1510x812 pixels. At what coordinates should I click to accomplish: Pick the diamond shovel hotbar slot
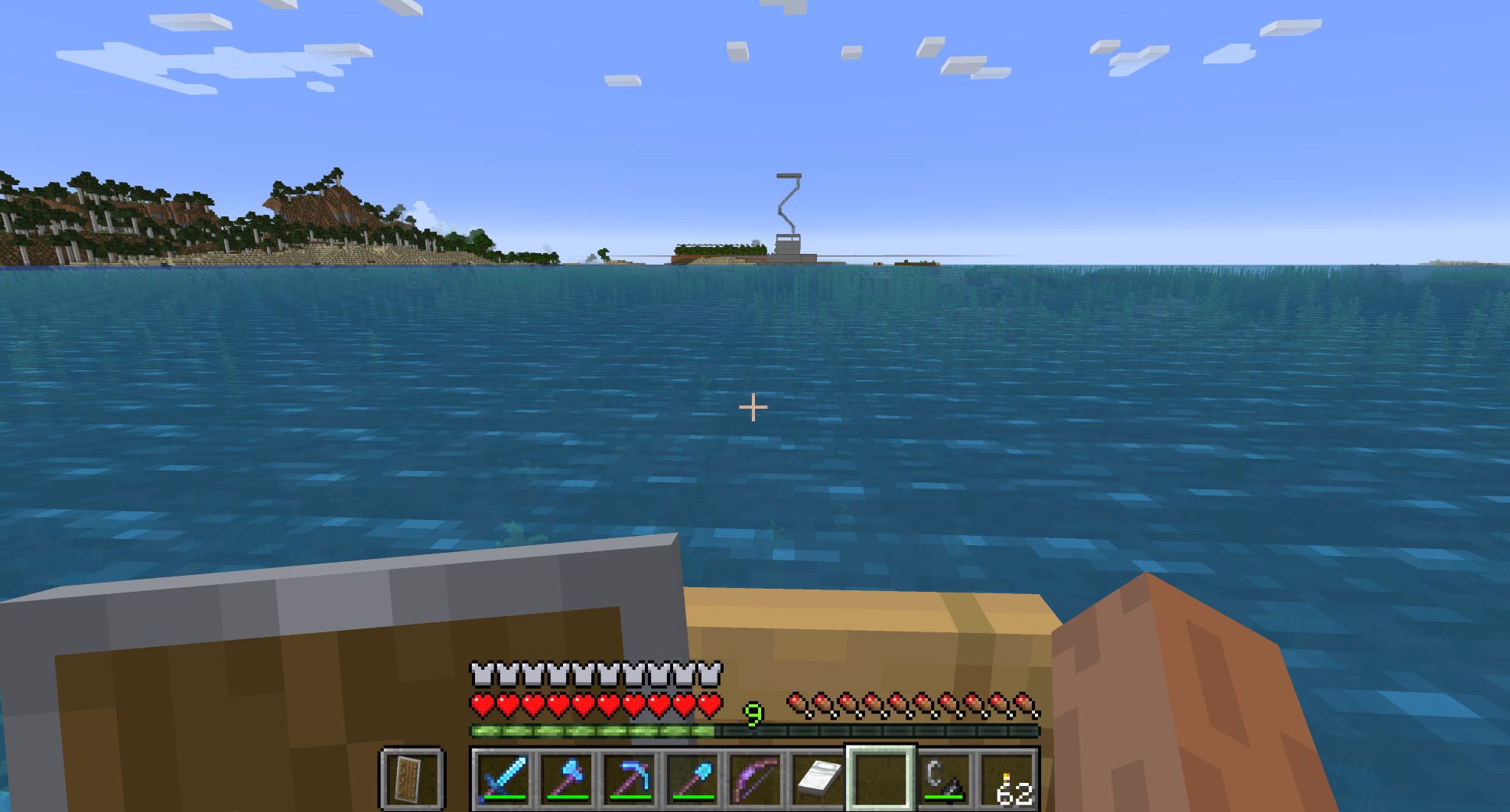(x=692, y=778)
